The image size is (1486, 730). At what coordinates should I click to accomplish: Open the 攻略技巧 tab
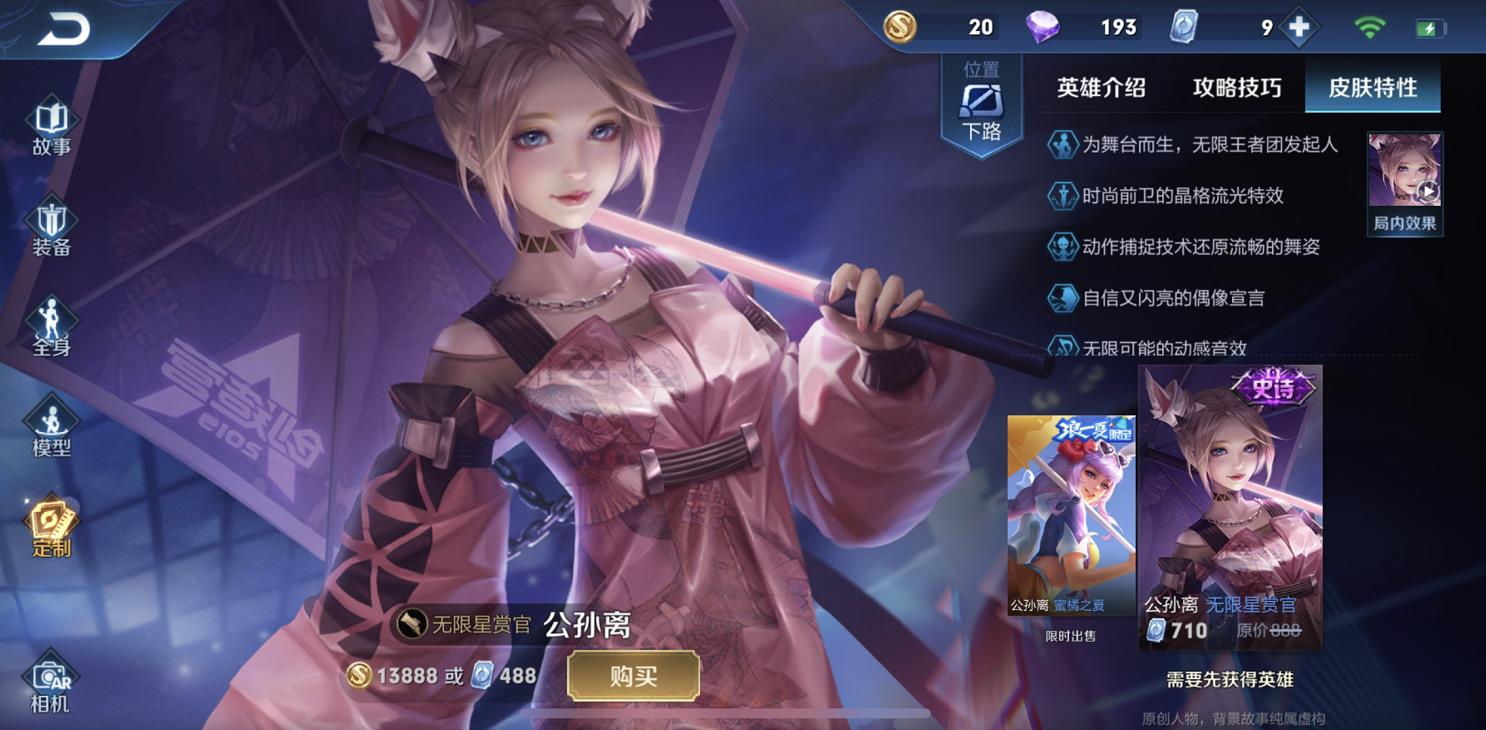(1239, 88)
